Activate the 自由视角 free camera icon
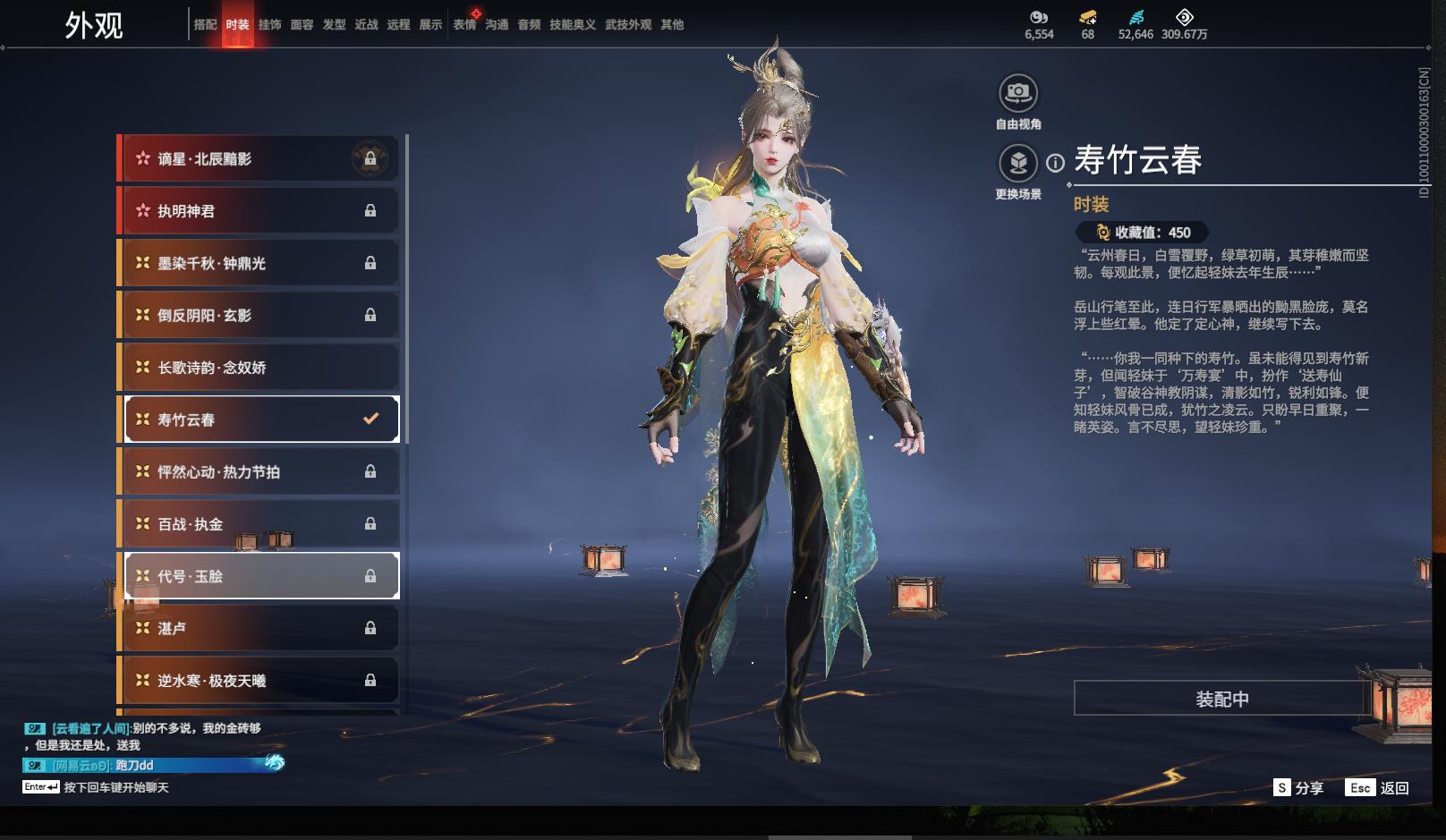Screen dimensions: 1446x840 coord(1018,93)
